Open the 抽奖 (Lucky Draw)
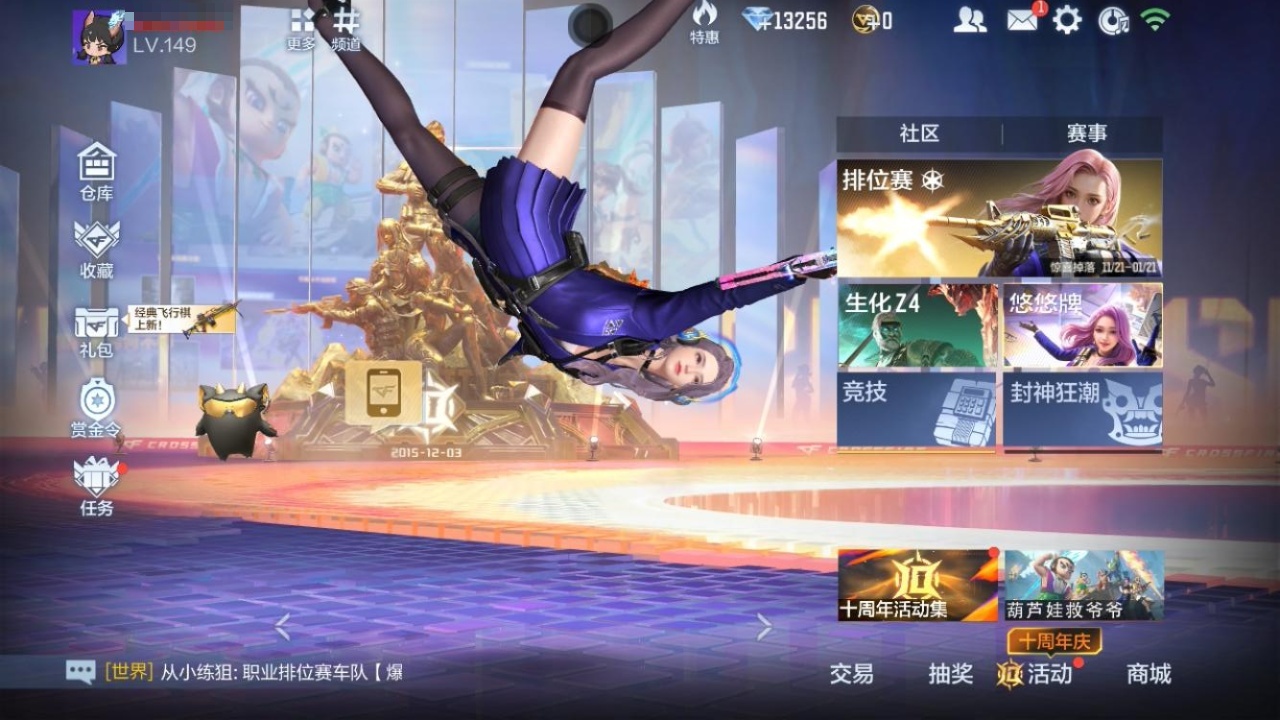Screen dimensions: 1280x720 950,675
